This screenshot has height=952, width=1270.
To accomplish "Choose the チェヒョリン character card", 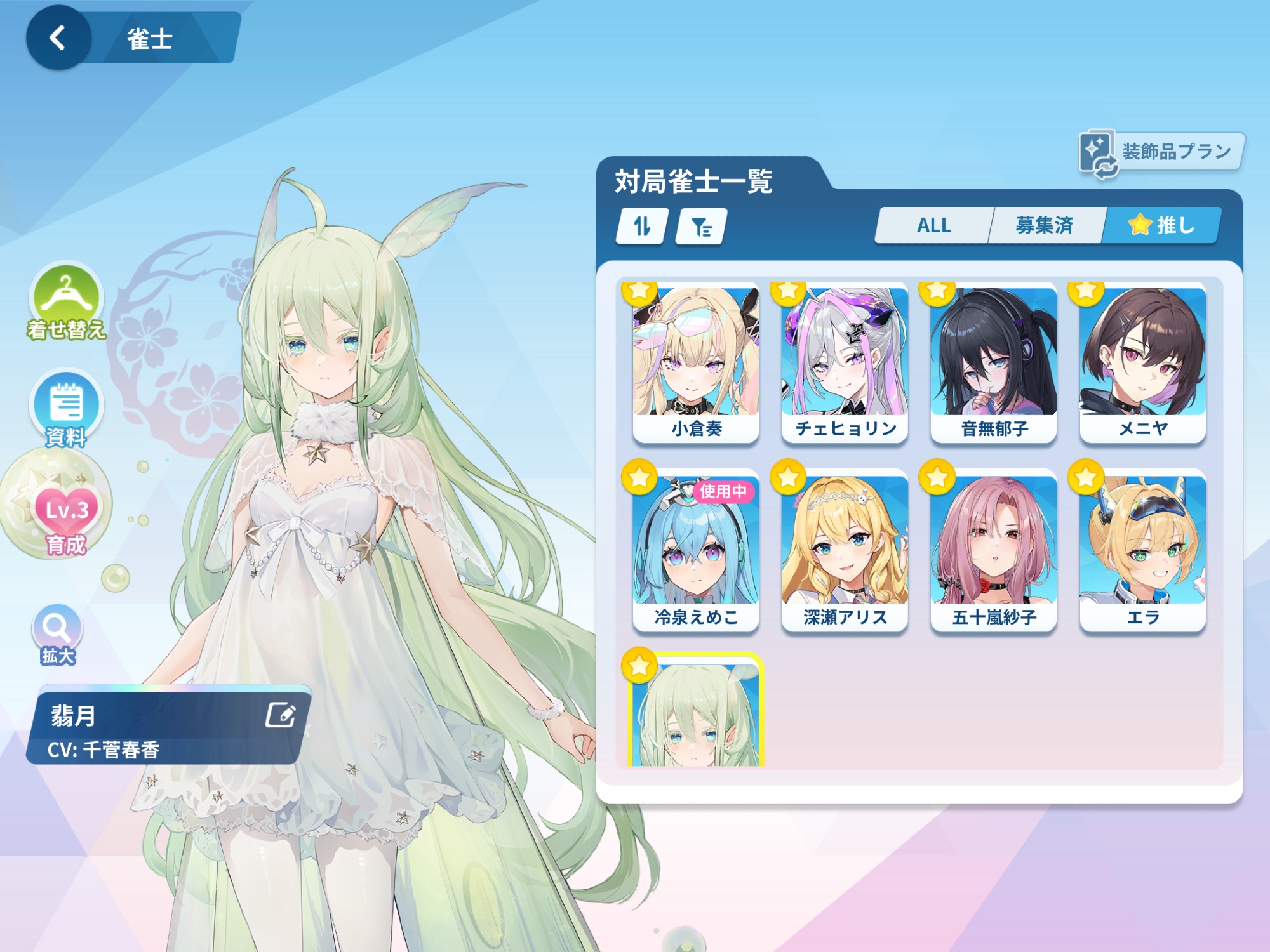I will click(x=845, y=363).
